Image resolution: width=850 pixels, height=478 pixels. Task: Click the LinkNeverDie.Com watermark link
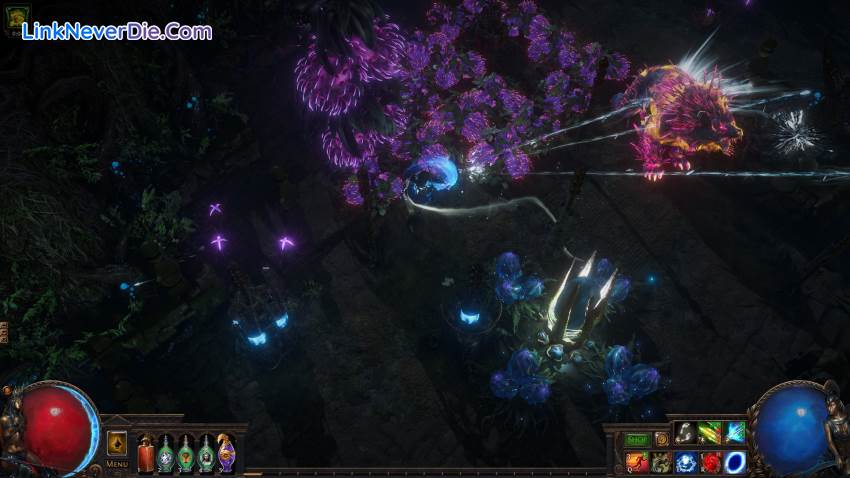[x=117, y=32]
